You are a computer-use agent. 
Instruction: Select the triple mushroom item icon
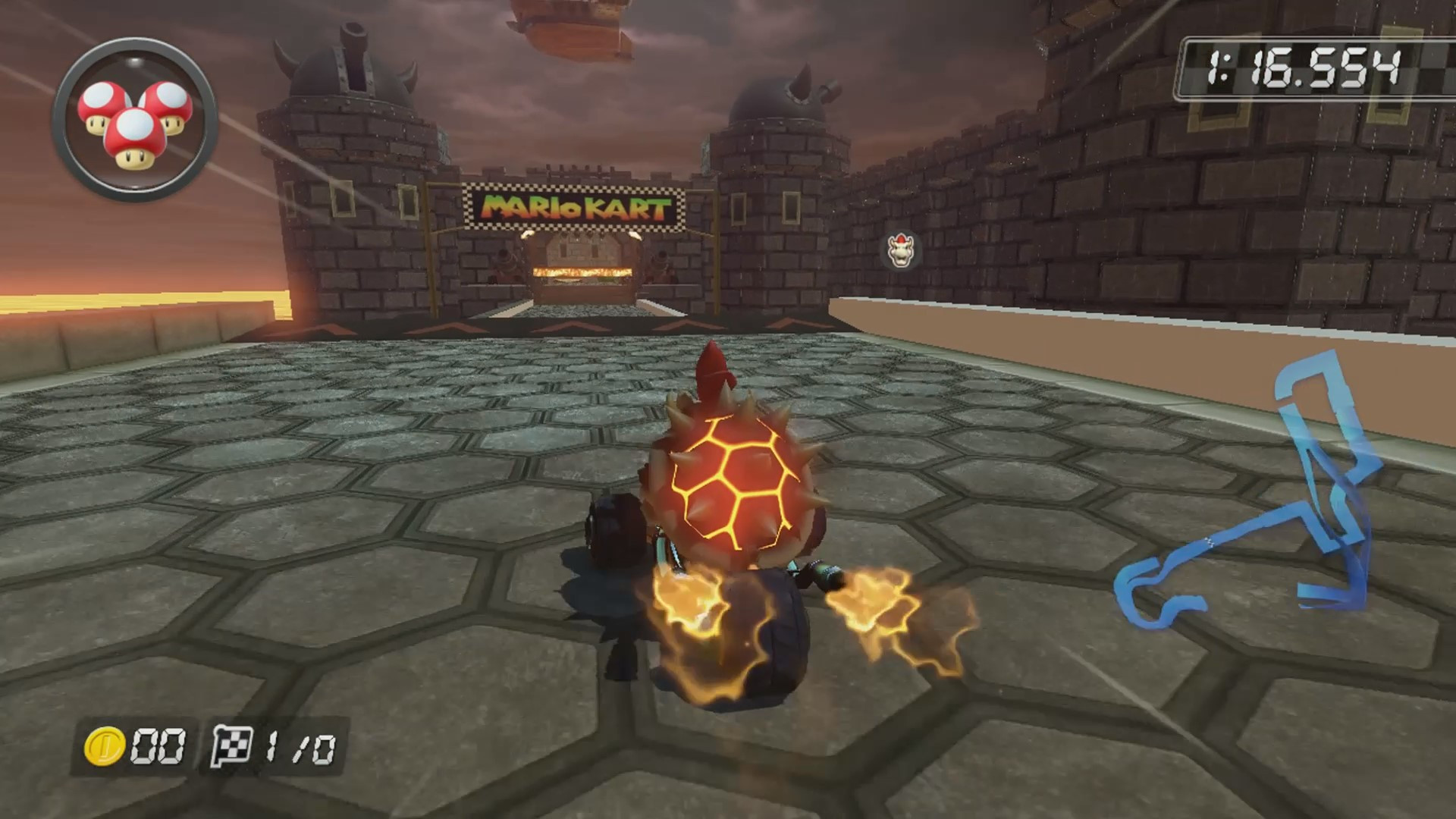point(135,121)
